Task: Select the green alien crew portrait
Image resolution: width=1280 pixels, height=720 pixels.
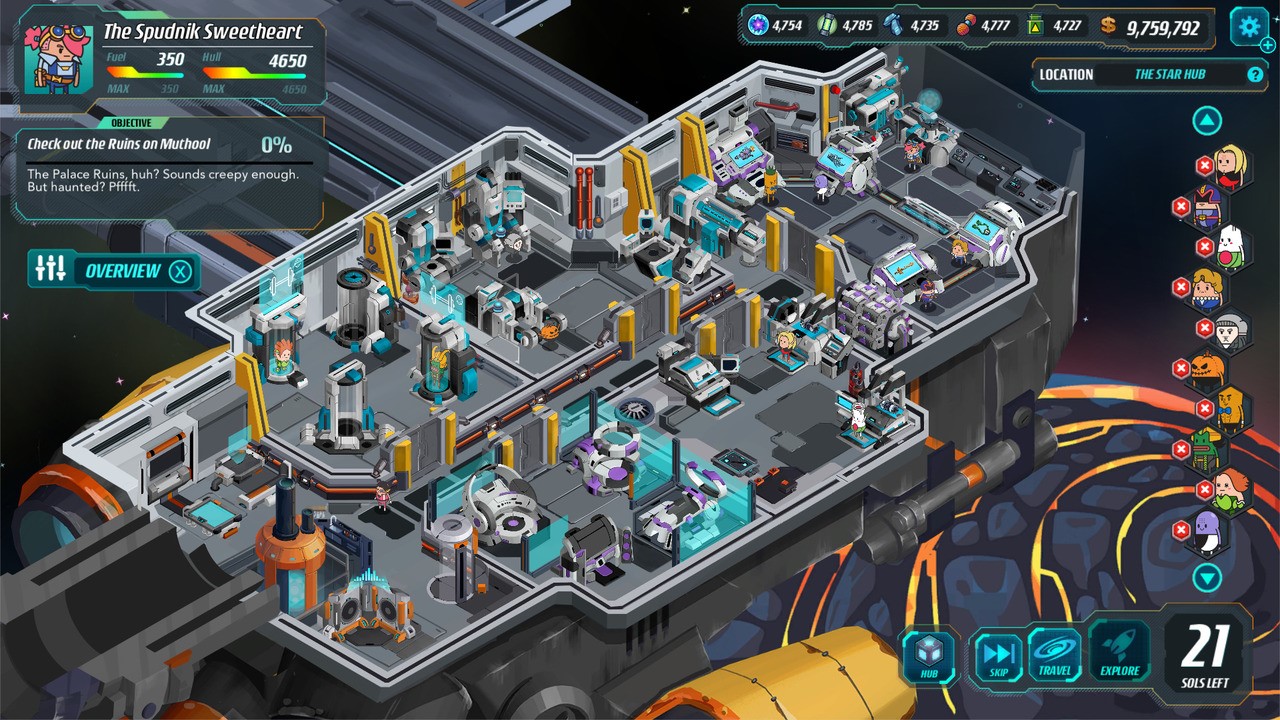Action: point(1208,452)
